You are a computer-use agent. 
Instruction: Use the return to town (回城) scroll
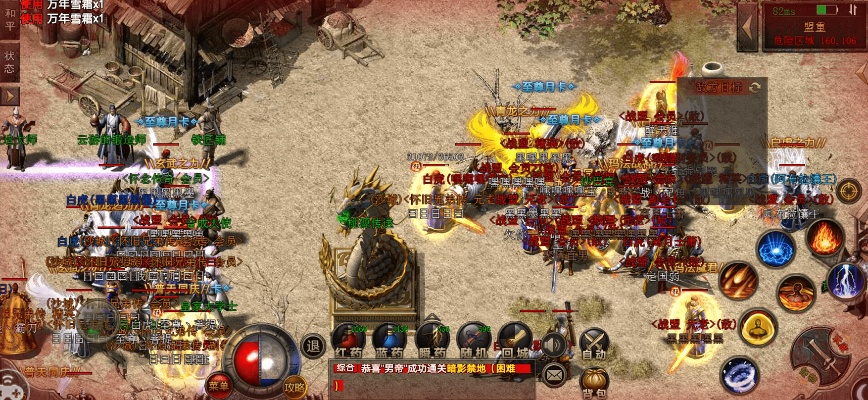(x=514, y=340)
